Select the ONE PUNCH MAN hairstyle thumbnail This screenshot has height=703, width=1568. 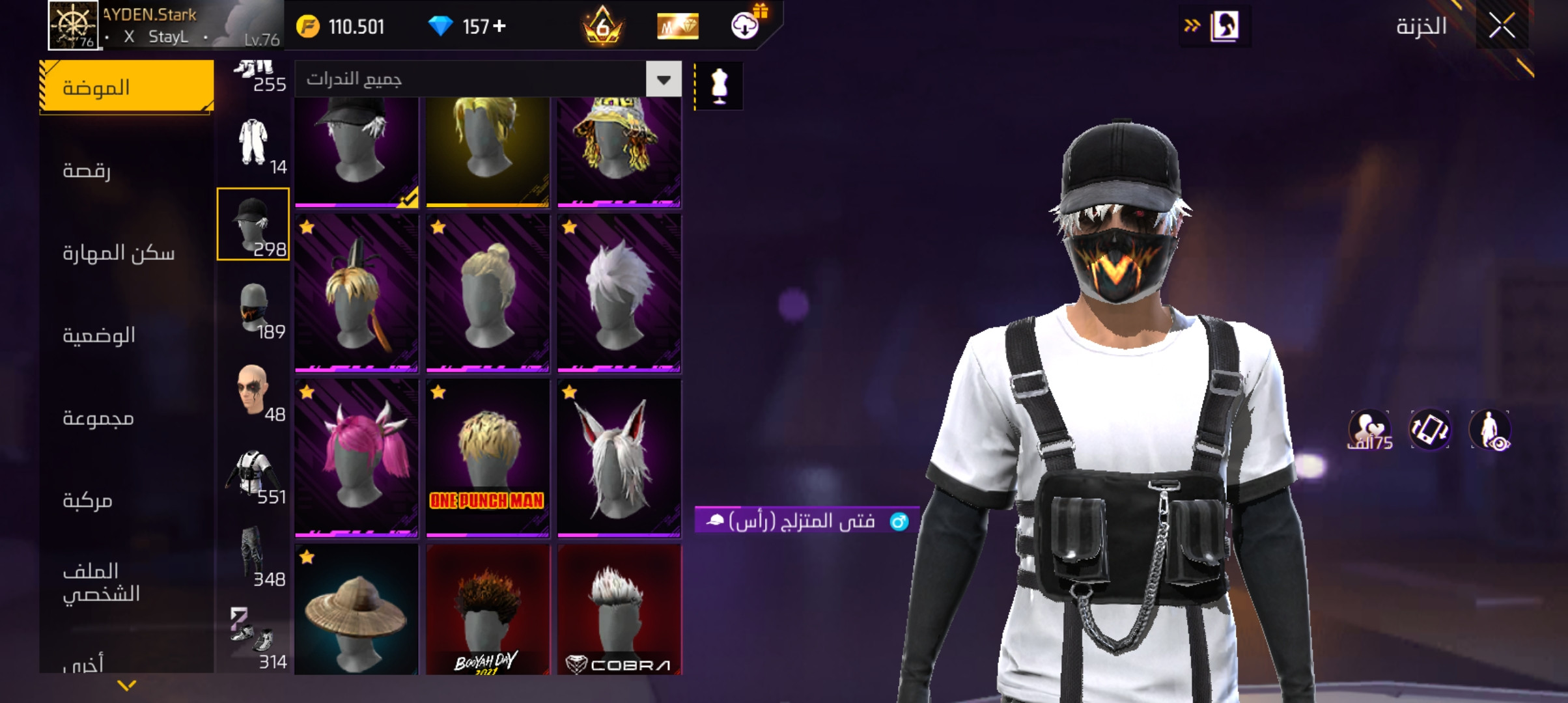pyautogui.click(x=486, y=456)
